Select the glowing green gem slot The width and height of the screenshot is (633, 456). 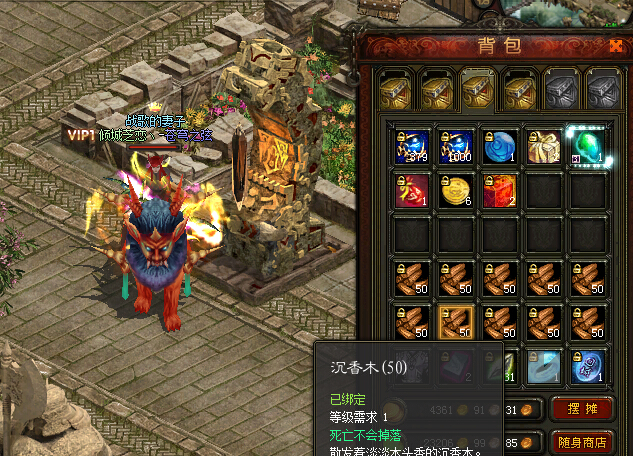click(x=587, y=146)
